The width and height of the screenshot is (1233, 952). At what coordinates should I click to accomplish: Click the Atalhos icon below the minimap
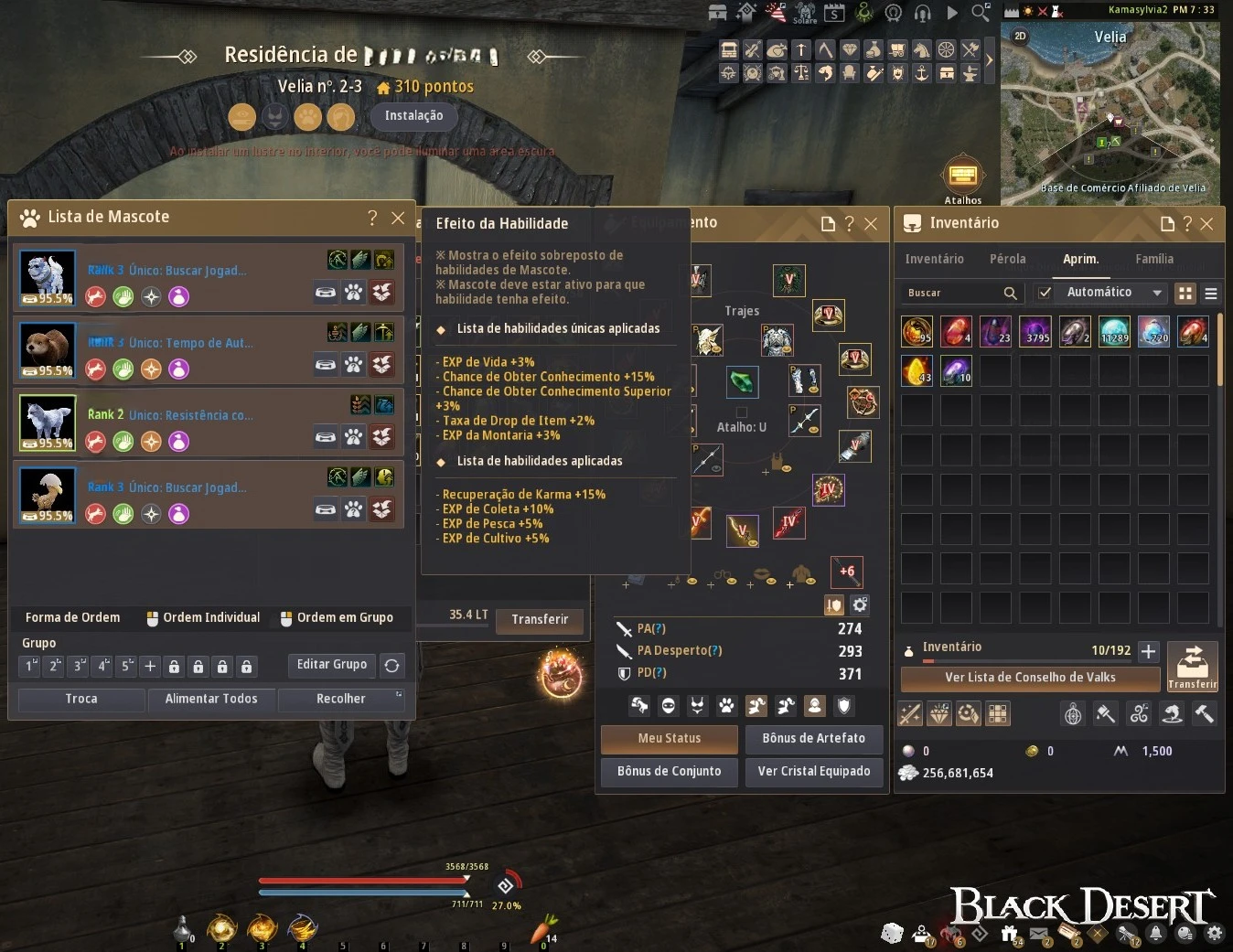(963, 173)
